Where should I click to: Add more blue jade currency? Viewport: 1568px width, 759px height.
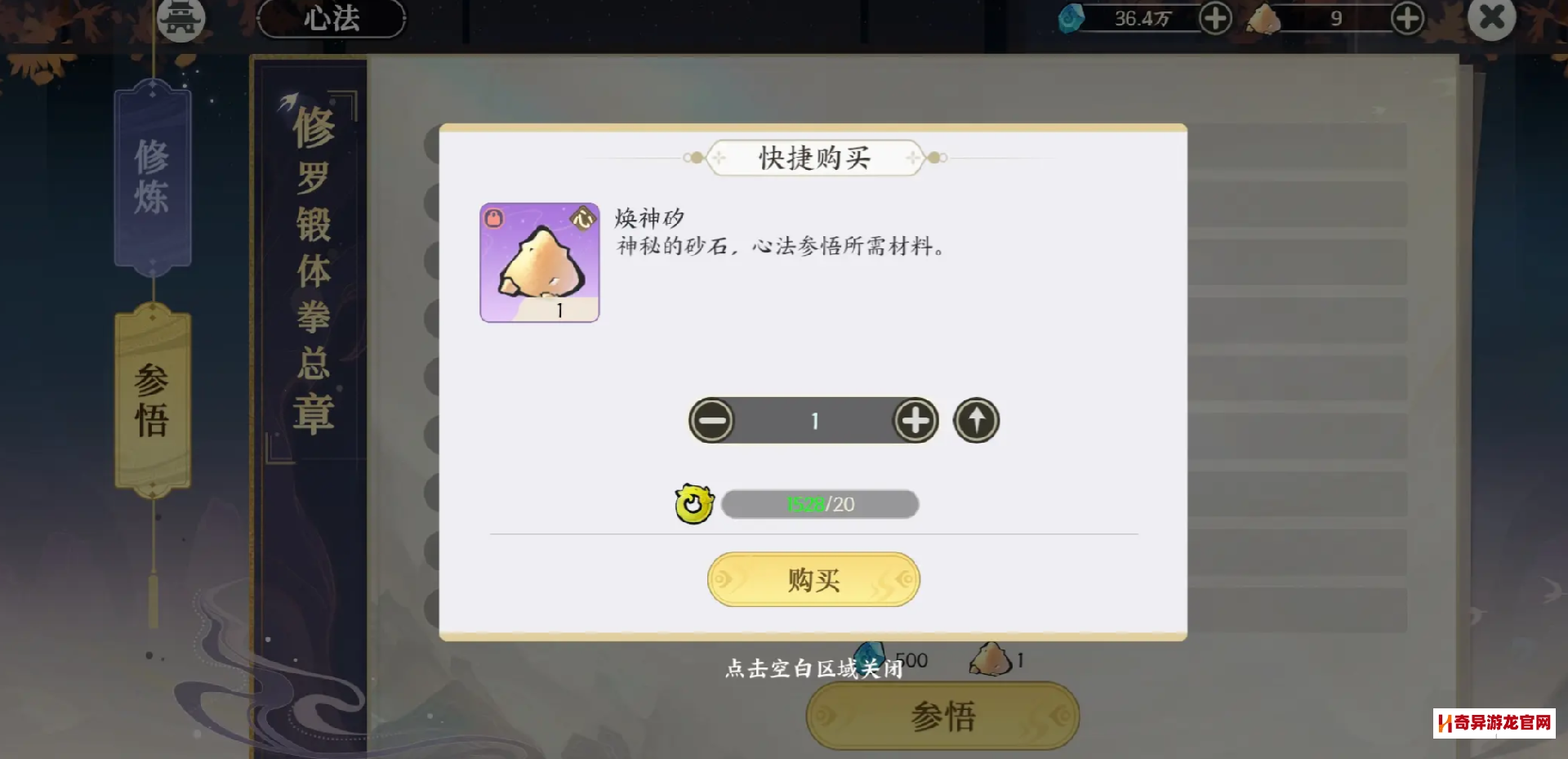click(1215, 18)
